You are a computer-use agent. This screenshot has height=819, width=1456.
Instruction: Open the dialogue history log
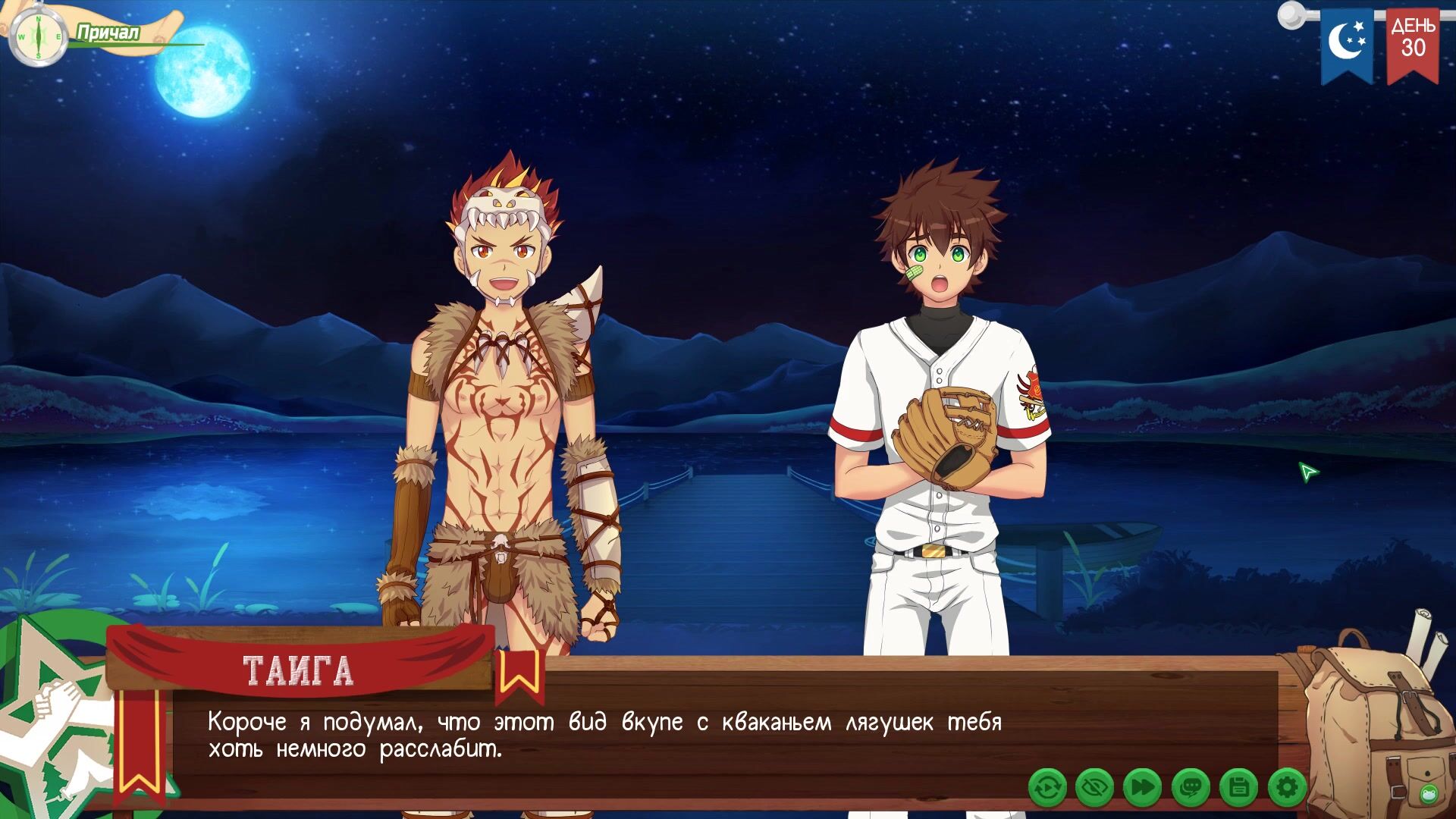[x=1191, y=788]
